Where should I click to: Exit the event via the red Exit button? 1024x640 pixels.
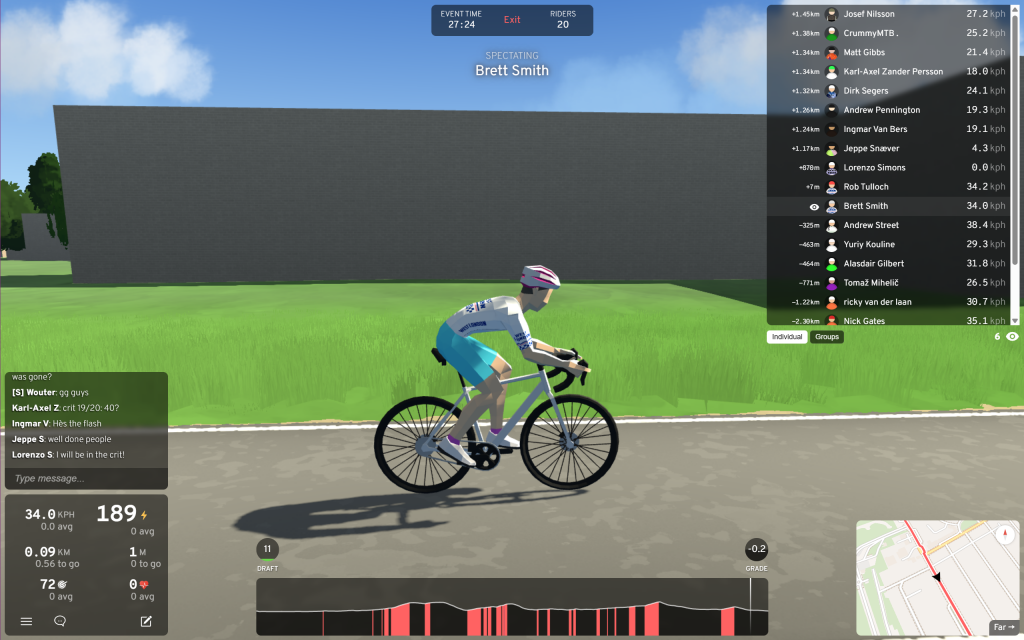pyautogui.click(x=512, y=20)
